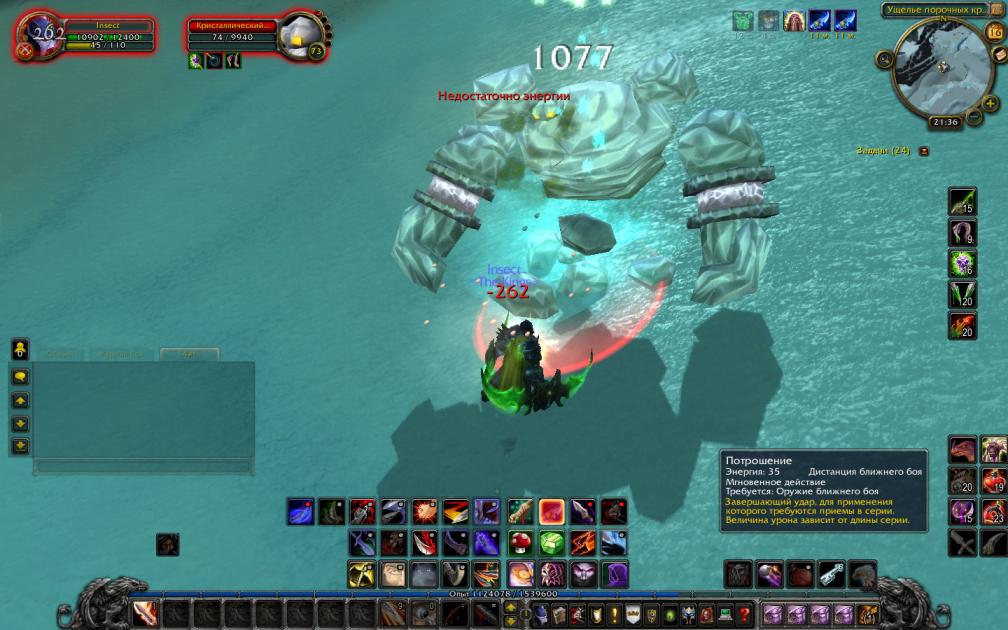Open the chat bubble button beside chat window

(20, 377)
